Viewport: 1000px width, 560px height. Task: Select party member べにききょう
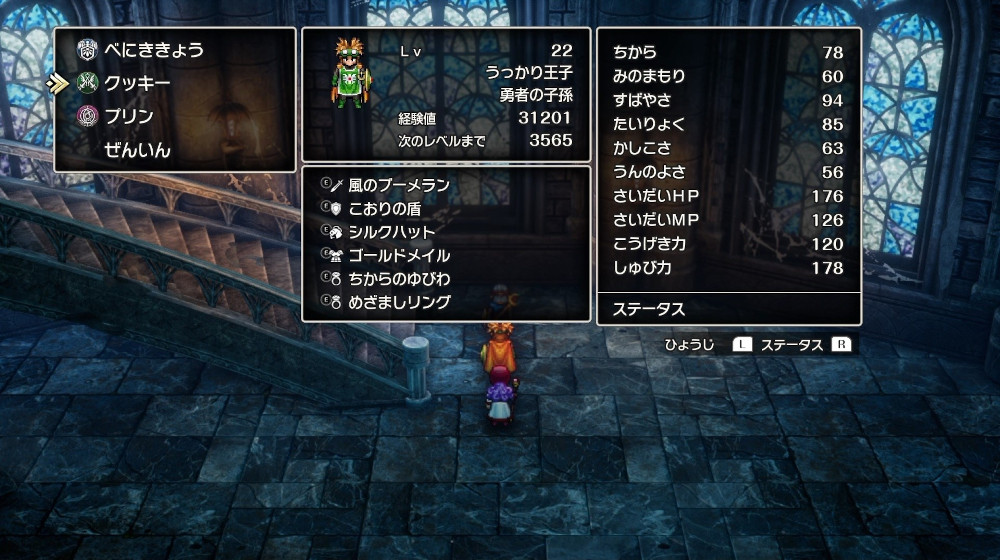pos(153,50)
